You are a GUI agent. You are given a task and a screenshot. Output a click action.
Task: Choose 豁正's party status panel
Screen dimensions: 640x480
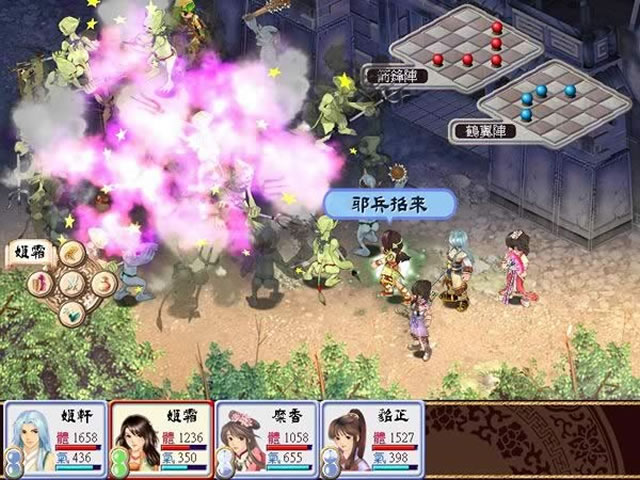[372, 437]
